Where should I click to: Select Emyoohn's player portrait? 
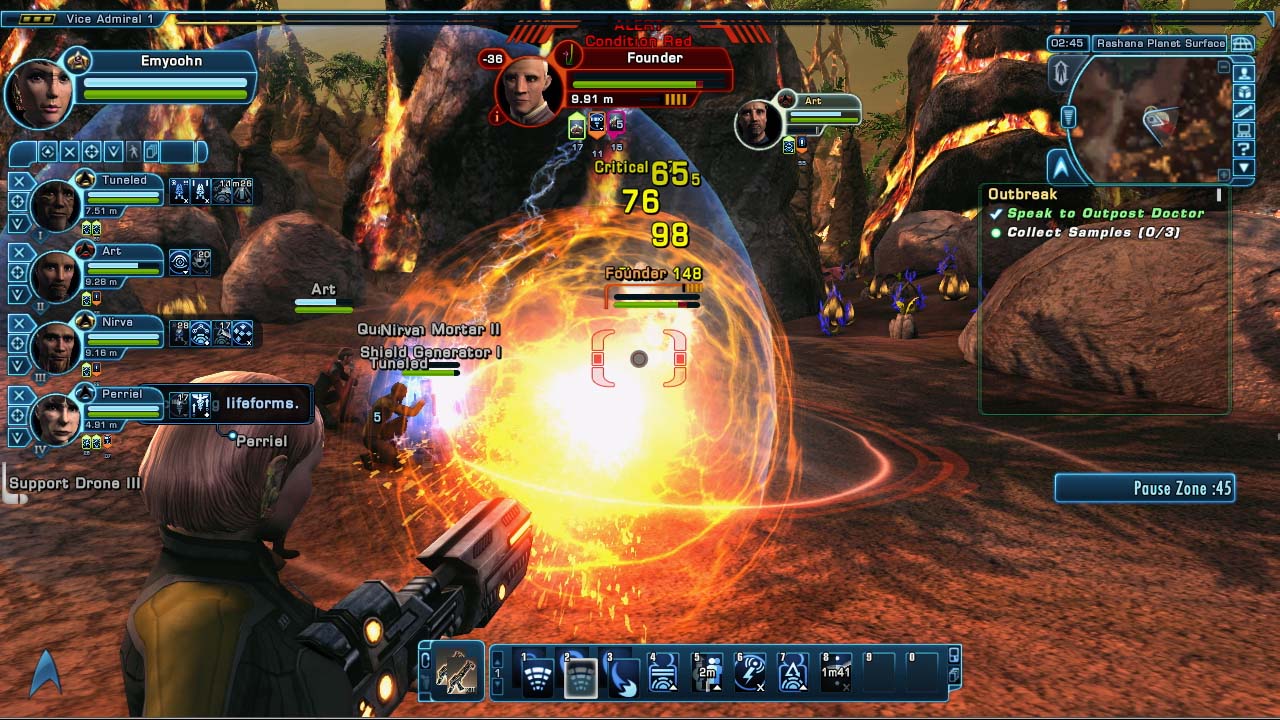(40, 93)
